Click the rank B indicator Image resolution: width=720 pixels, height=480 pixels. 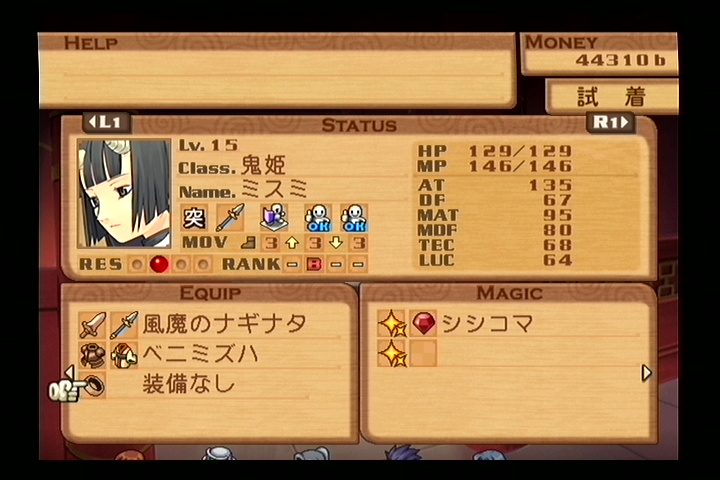[312, 264]
